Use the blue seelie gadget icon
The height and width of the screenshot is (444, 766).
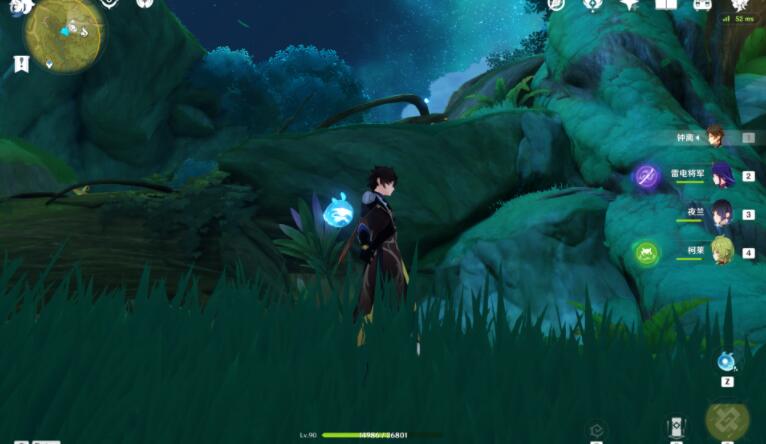[727, 362]
